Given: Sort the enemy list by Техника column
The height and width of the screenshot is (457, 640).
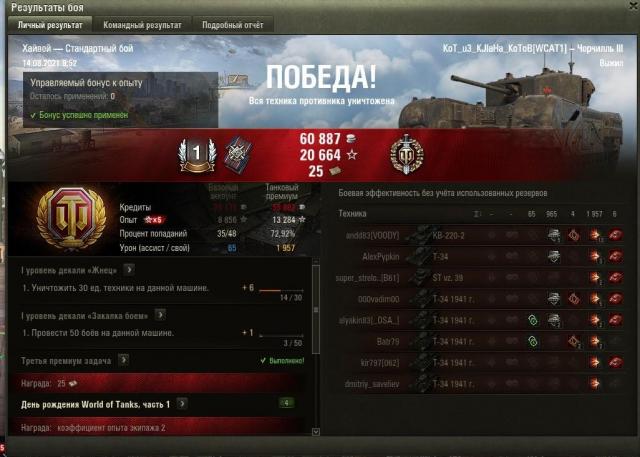Looking at the screenshot, I should tap(354, 214).
